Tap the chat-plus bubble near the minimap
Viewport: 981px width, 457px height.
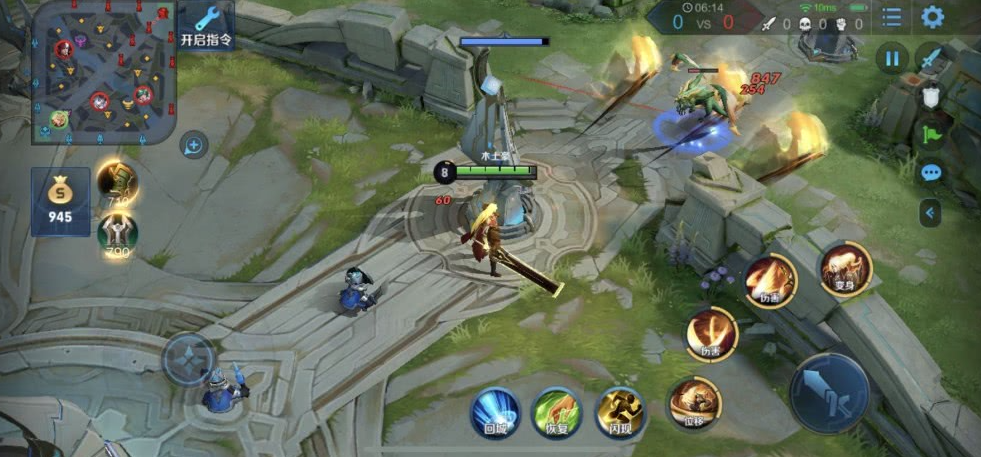[194, 146]
